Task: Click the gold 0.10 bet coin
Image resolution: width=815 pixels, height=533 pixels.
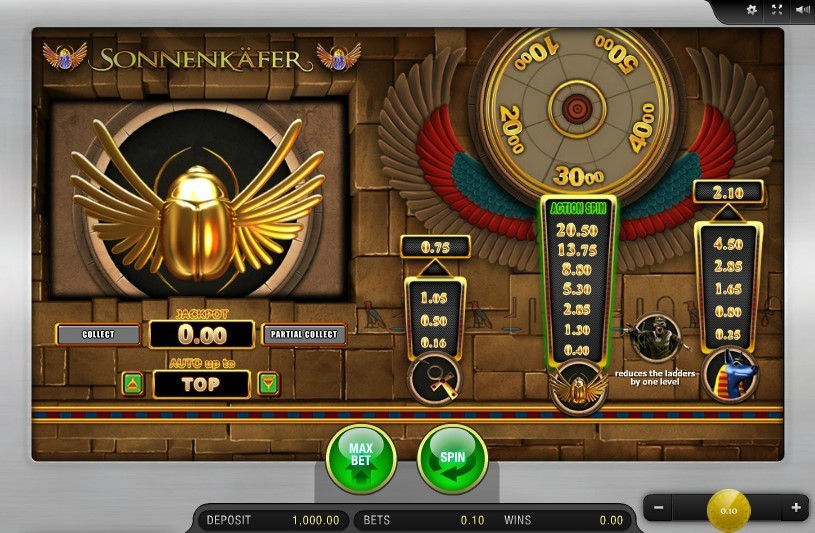Action: 728,510
